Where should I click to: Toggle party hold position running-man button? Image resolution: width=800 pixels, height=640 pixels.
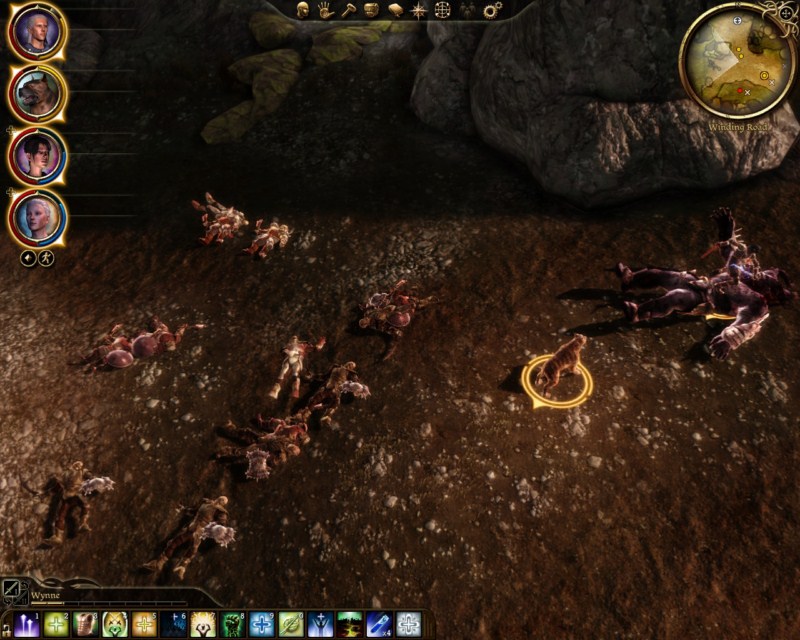(x=46, y=258)
